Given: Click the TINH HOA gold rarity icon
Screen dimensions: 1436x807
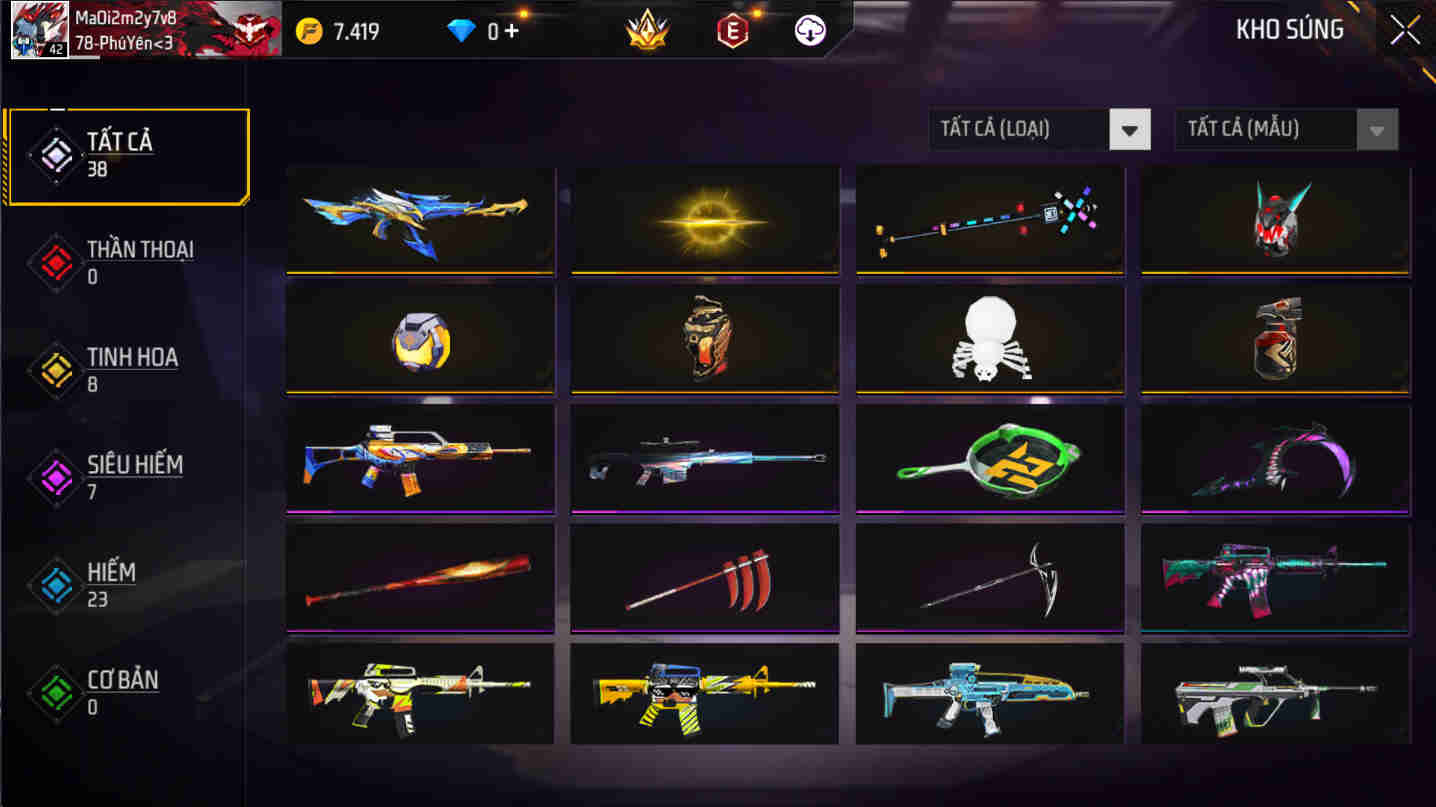Looking at the screenshot, I should tap(55, 370).
